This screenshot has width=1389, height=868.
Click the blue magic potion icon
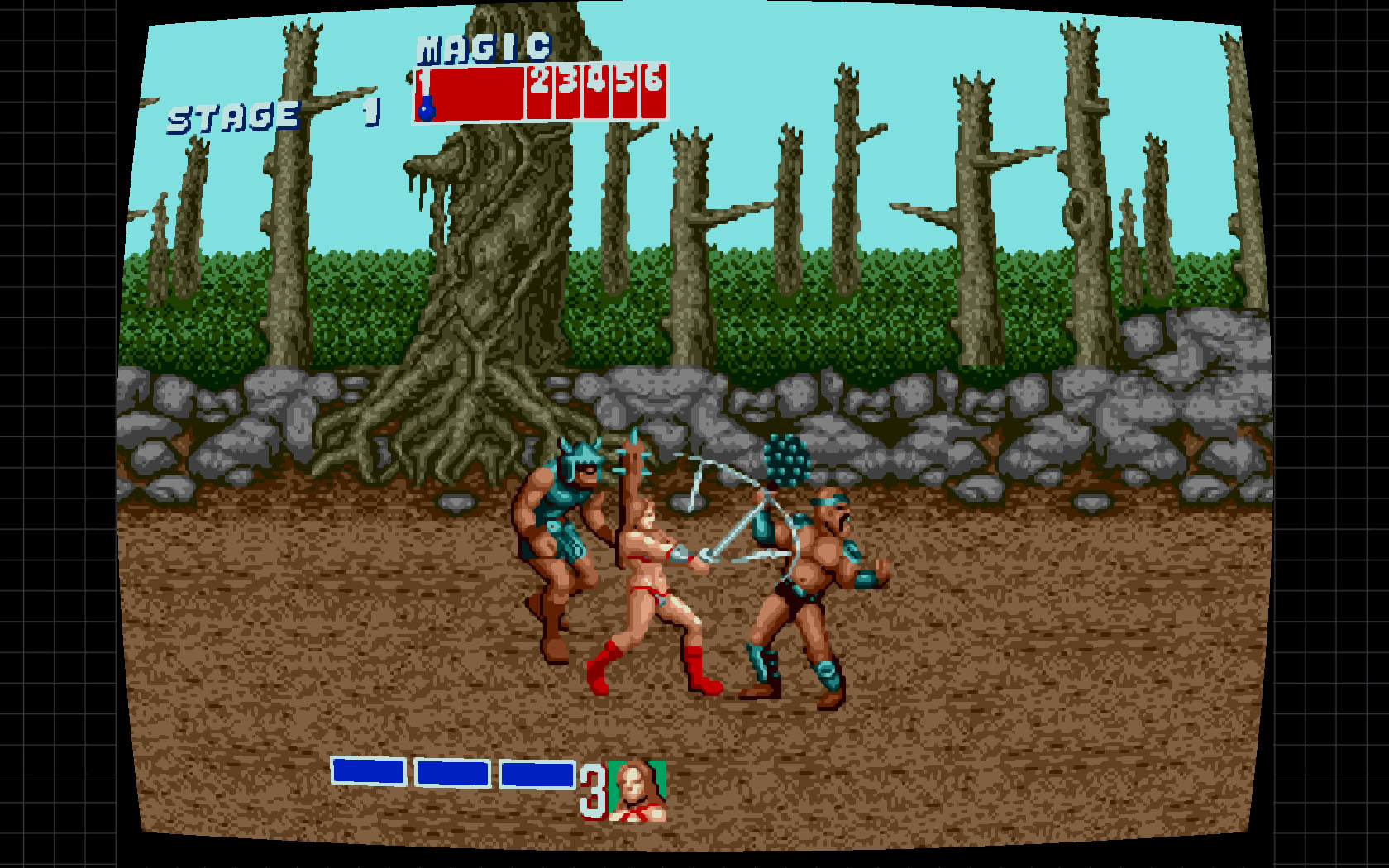pos(427,108)
